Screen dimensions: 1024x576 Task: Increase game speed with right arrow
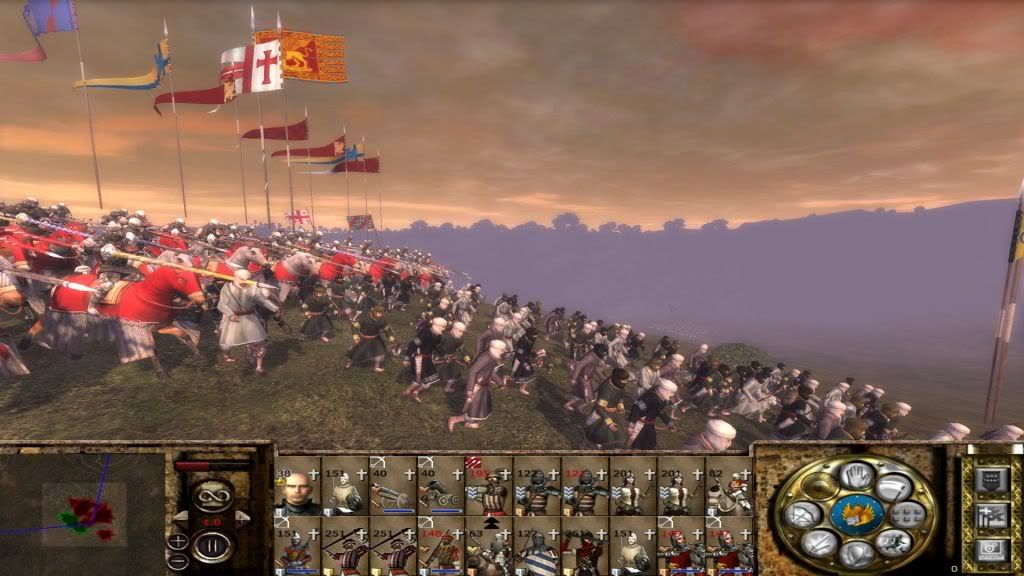click(x=242, y=519)
